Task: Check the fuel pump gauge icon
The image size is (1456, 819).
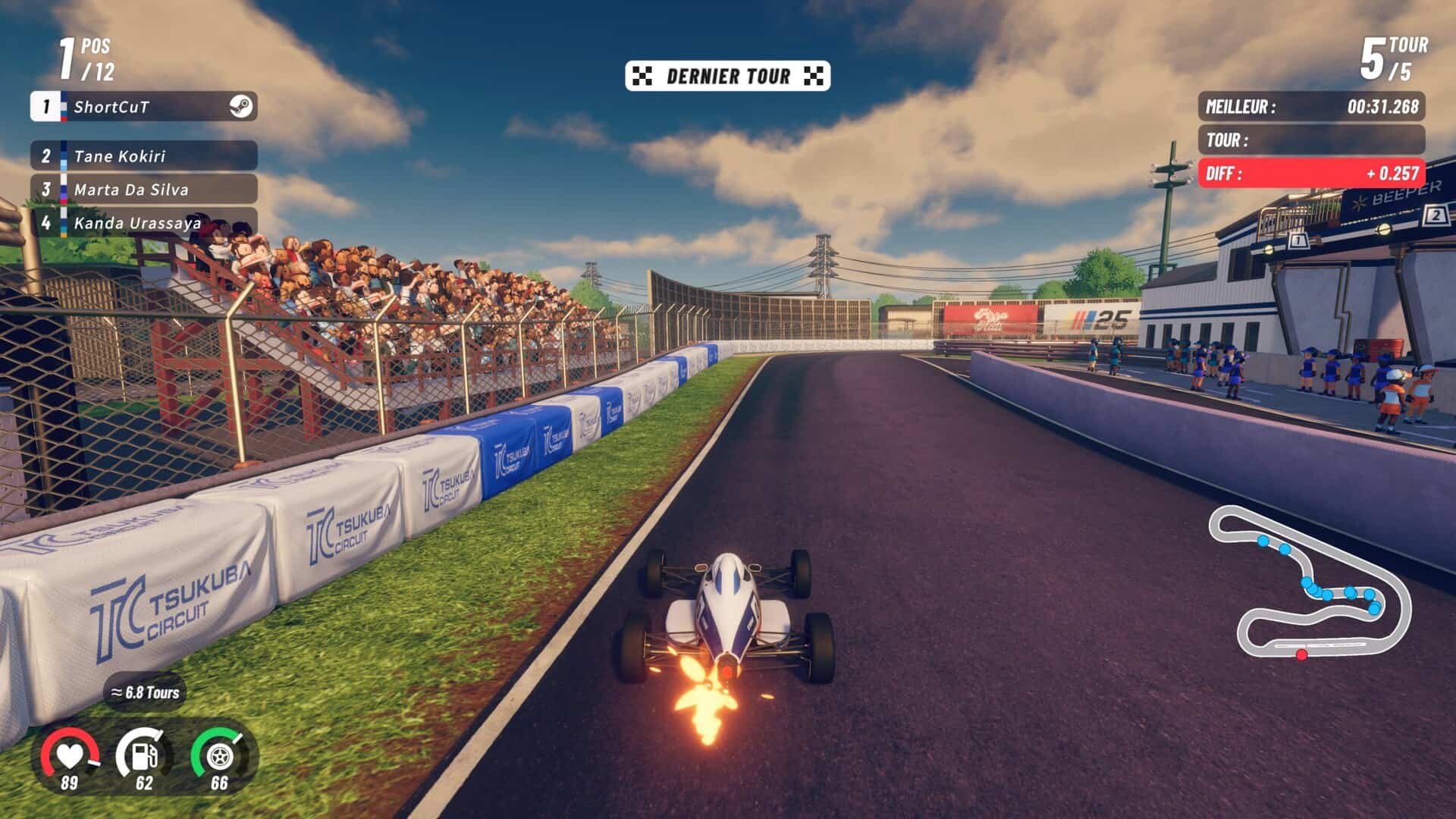Action: [x=143, y=756]
